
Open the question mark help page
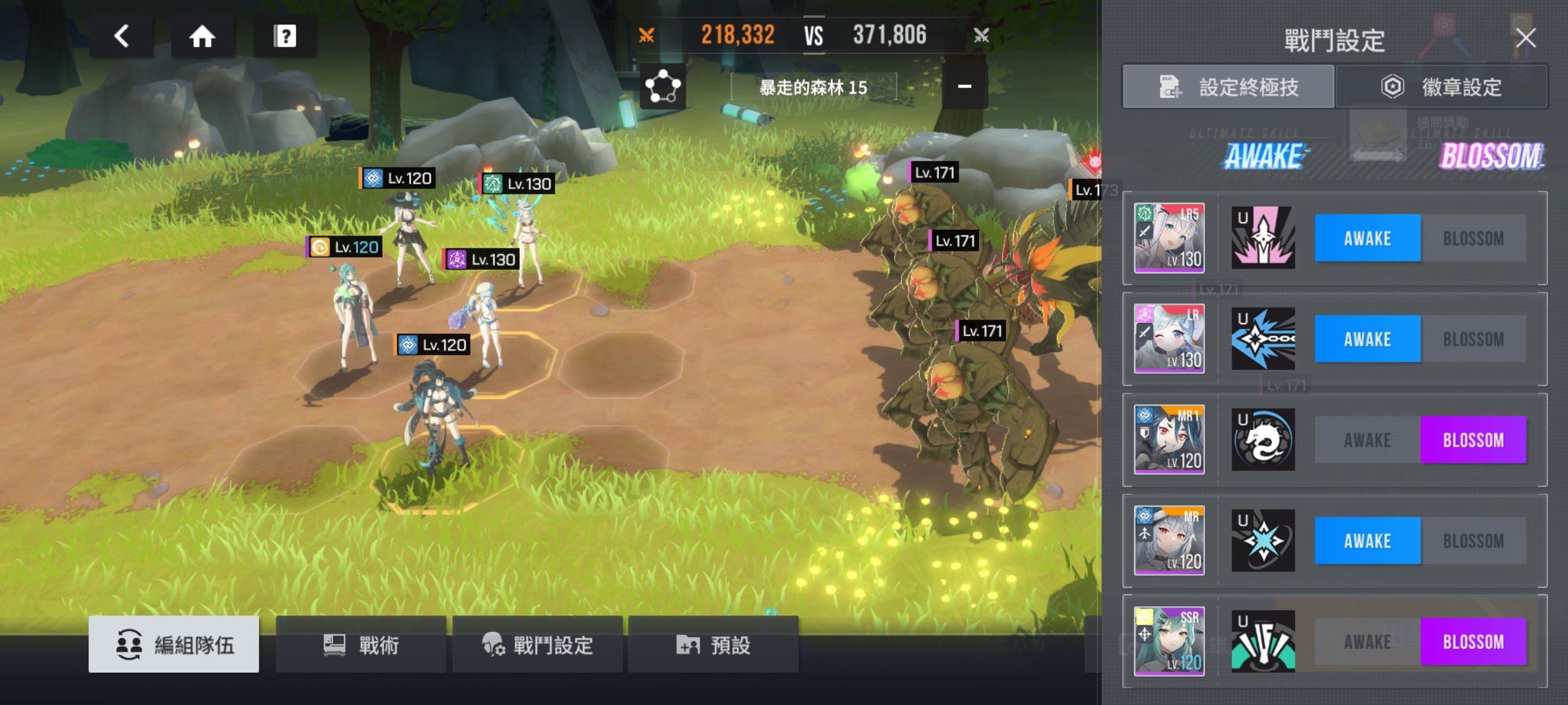point(284,36)
